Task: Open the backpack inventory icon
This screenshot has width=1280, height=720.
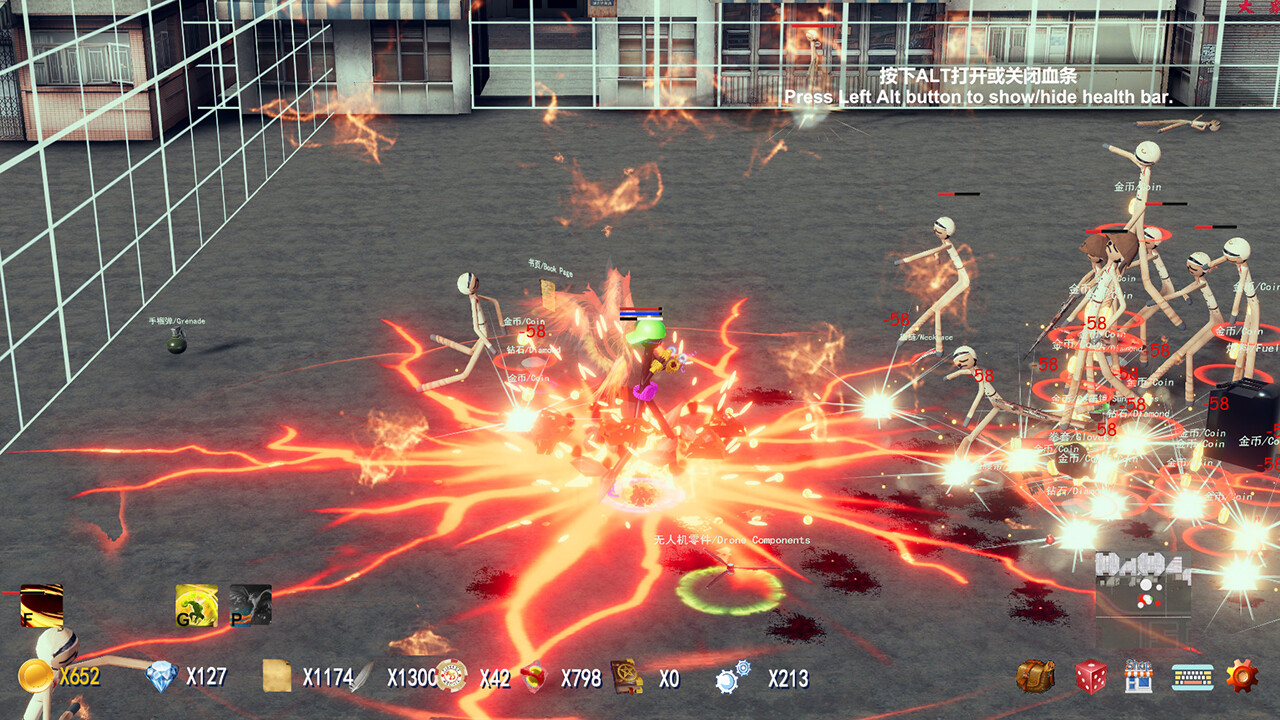Action: tap(1034, 677)
